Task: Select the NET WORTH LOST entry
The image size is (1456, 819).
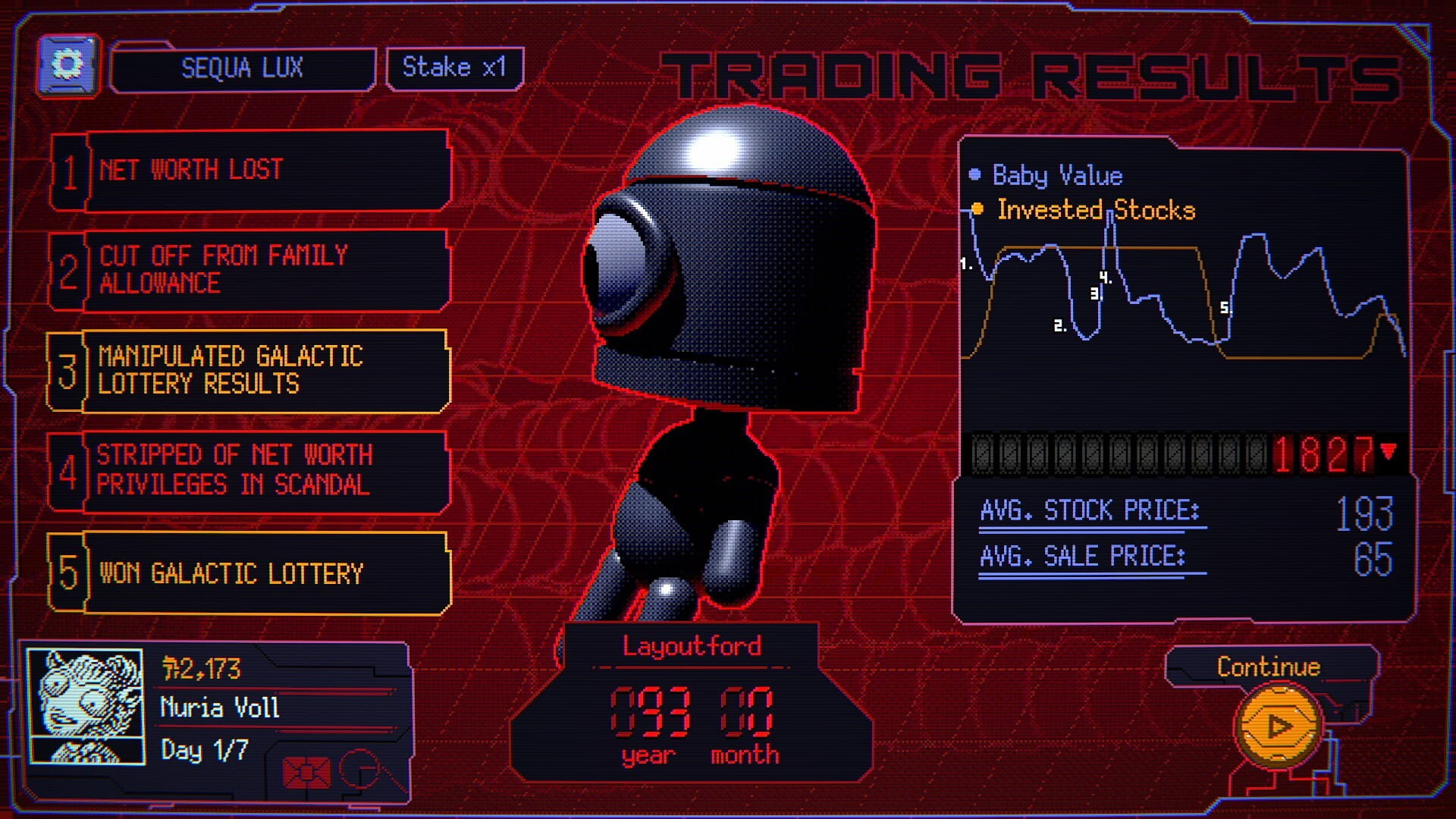Action: coord(265,168)
